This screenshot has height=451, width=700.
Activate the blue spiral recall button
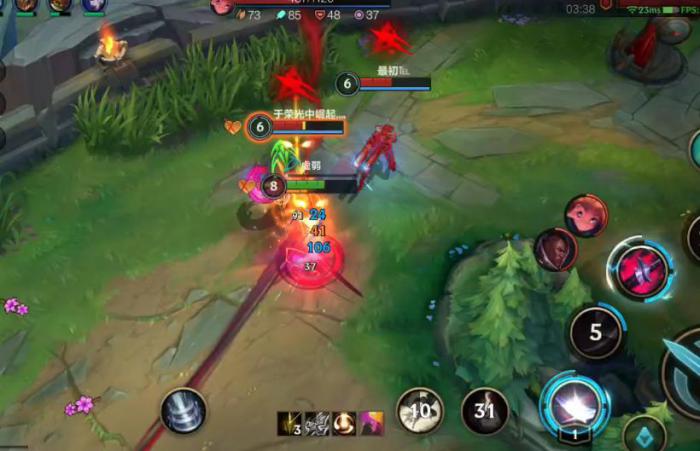tap(184, 411)
